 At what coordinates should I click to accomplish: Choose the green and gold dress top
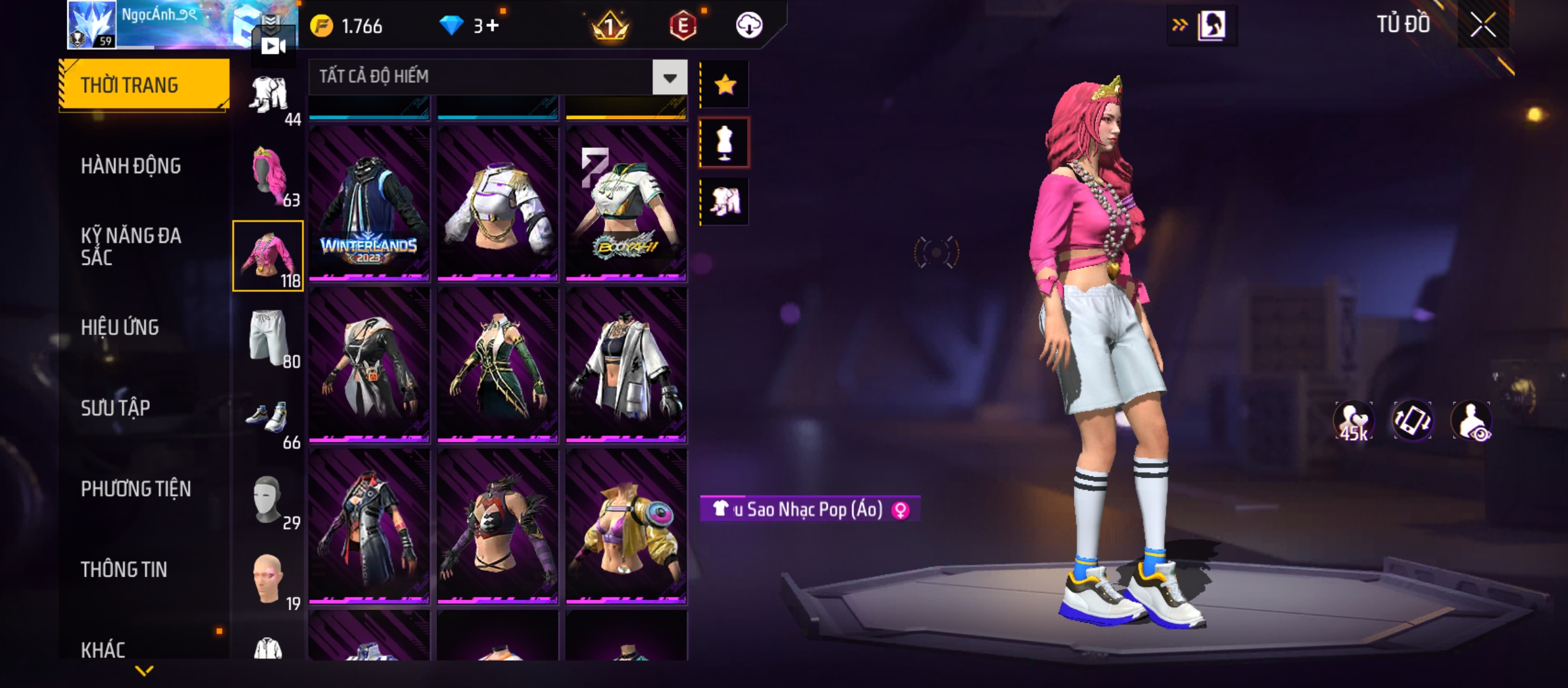[x=497, y=364]
